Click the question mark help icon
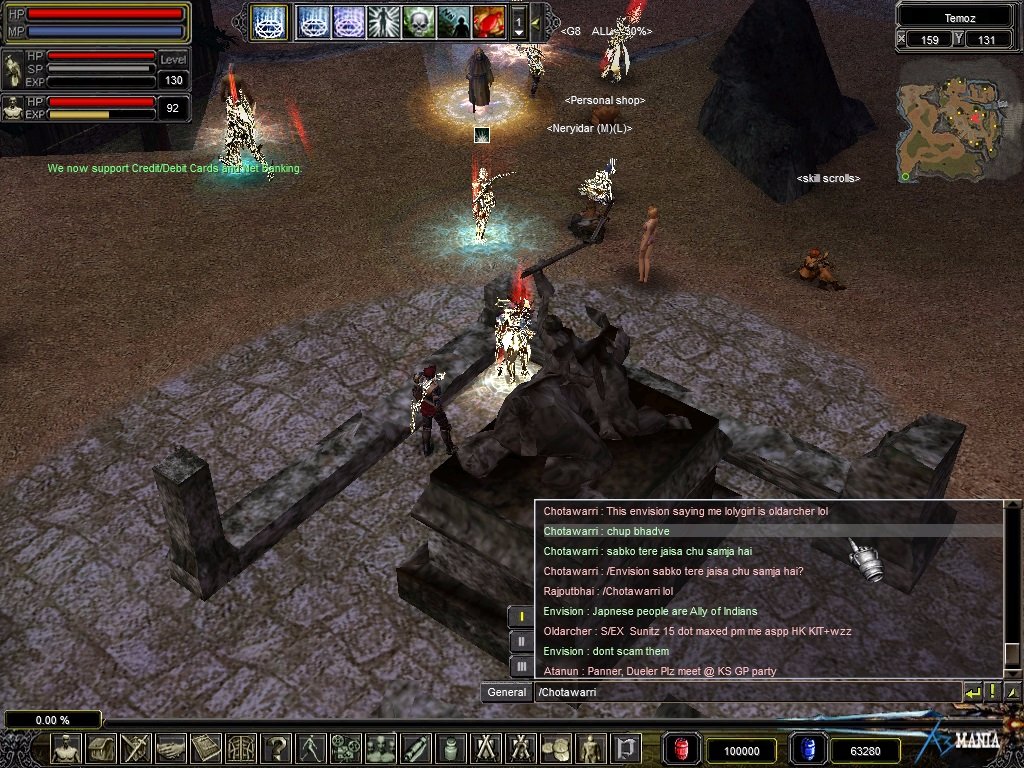The height and width of the screenshot is (768, 1024). pos(277,748)
